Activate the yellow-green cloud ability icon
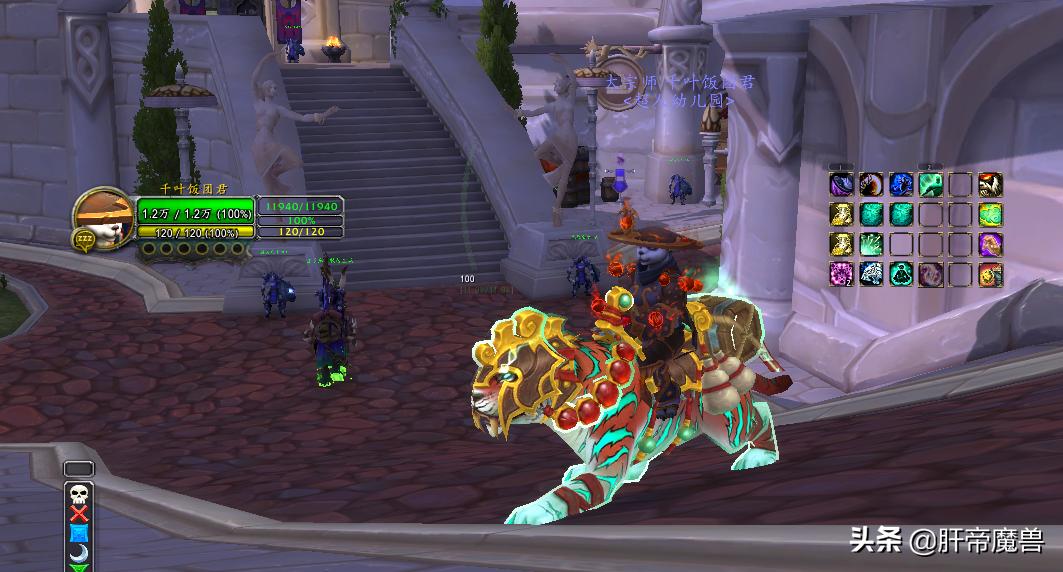Screen dimensions: 1063x572 pyautogui.click(x=990, y=214)
